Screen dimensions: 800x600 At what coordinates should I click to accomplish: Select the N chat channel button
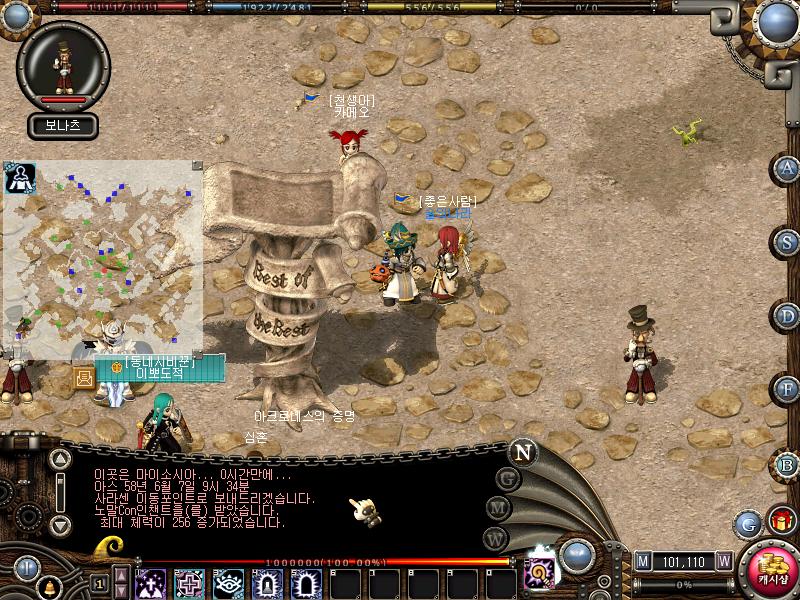point(523,451)
